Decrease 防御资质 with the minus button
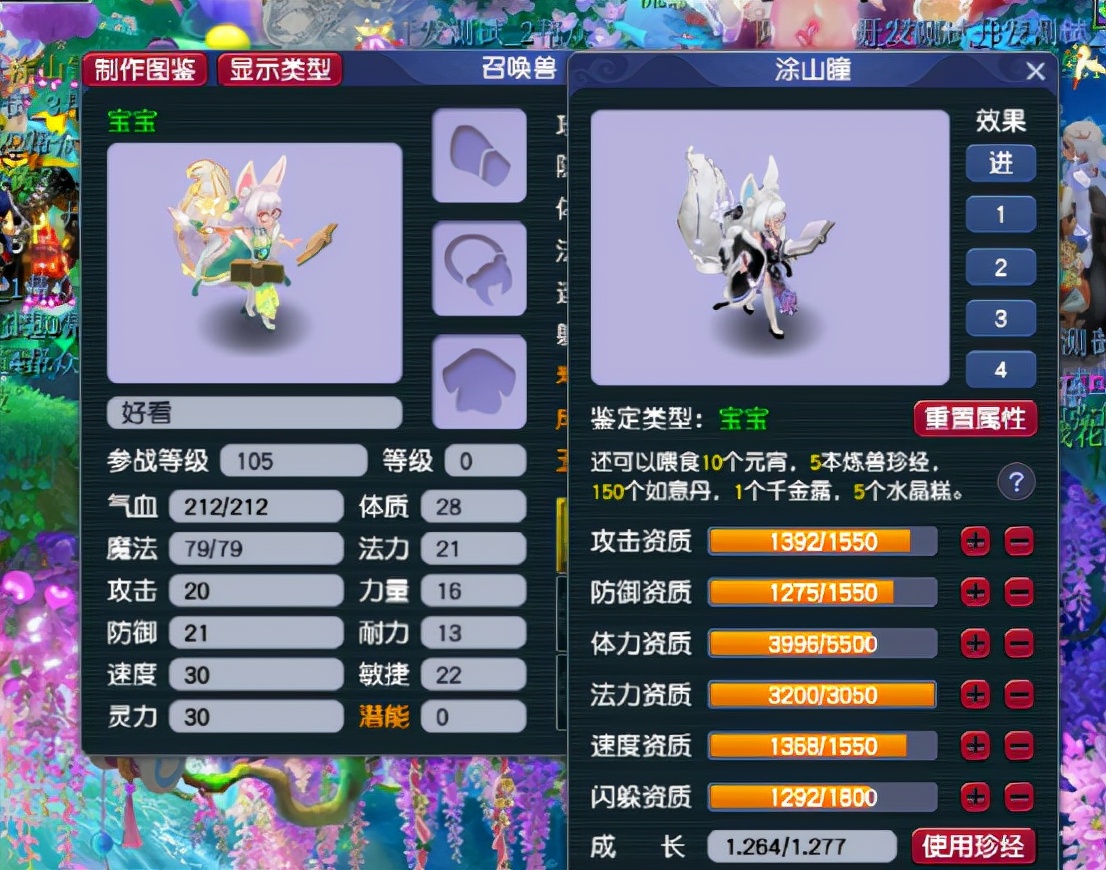The height and width of the screenshot is (870, 1106). (x=1018, y=593)
